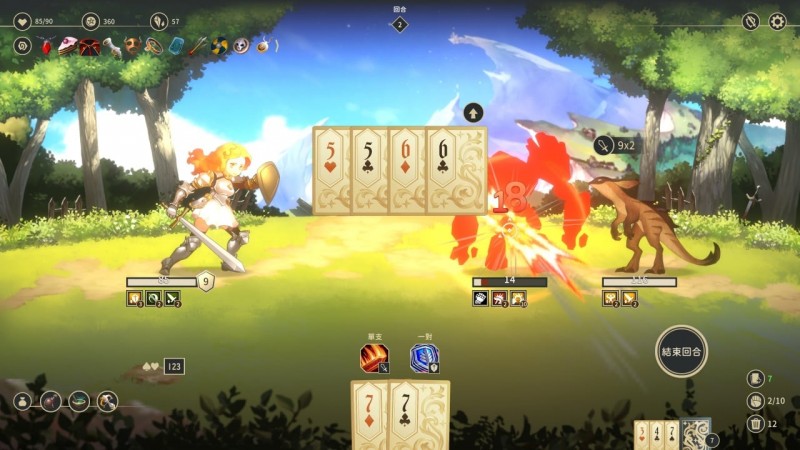
Task: Open the spiral icon below health
Action: pyautogui.click(x=22, y=45)
